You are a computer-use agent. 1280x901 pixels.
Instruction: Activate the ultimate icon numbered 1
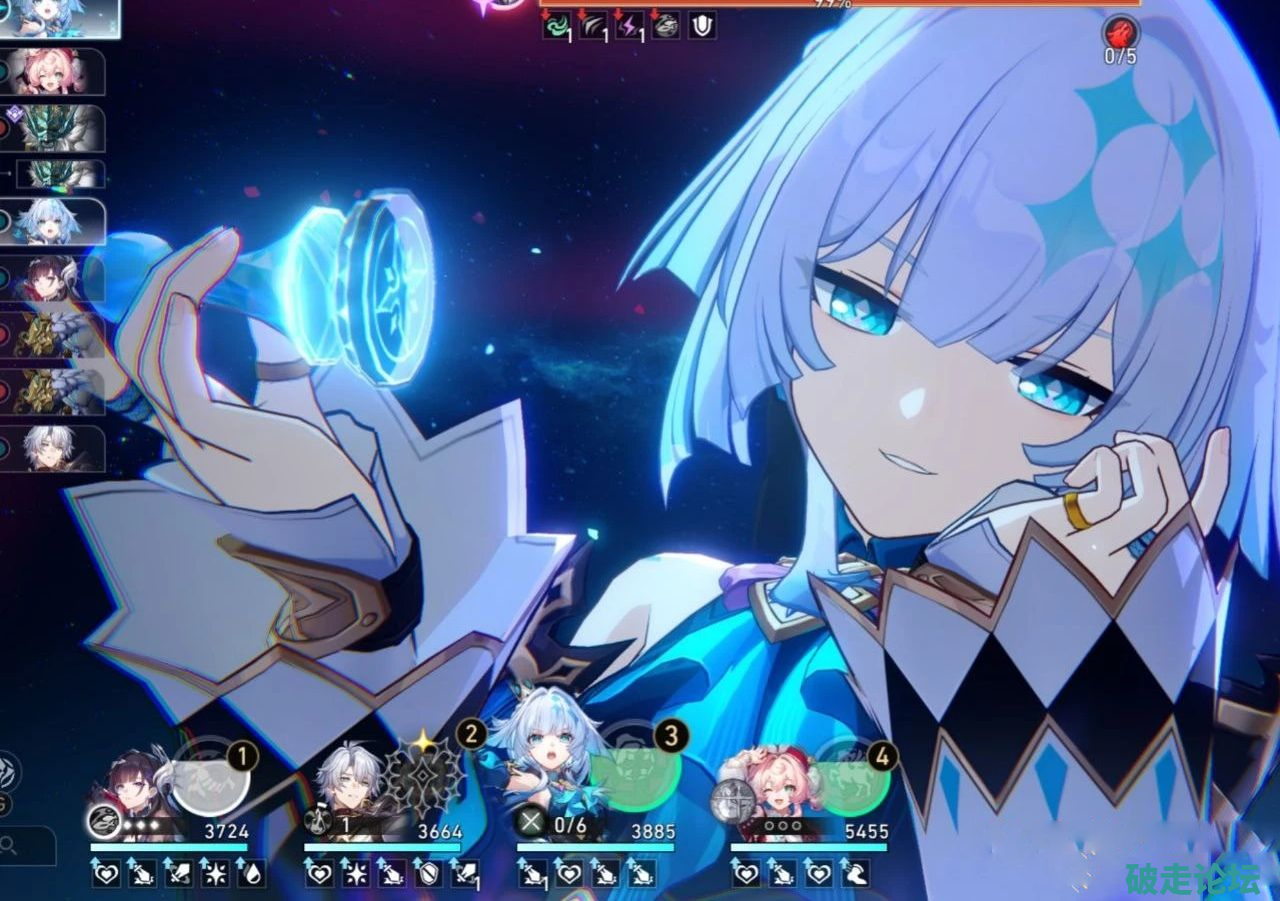coord(209,776)
